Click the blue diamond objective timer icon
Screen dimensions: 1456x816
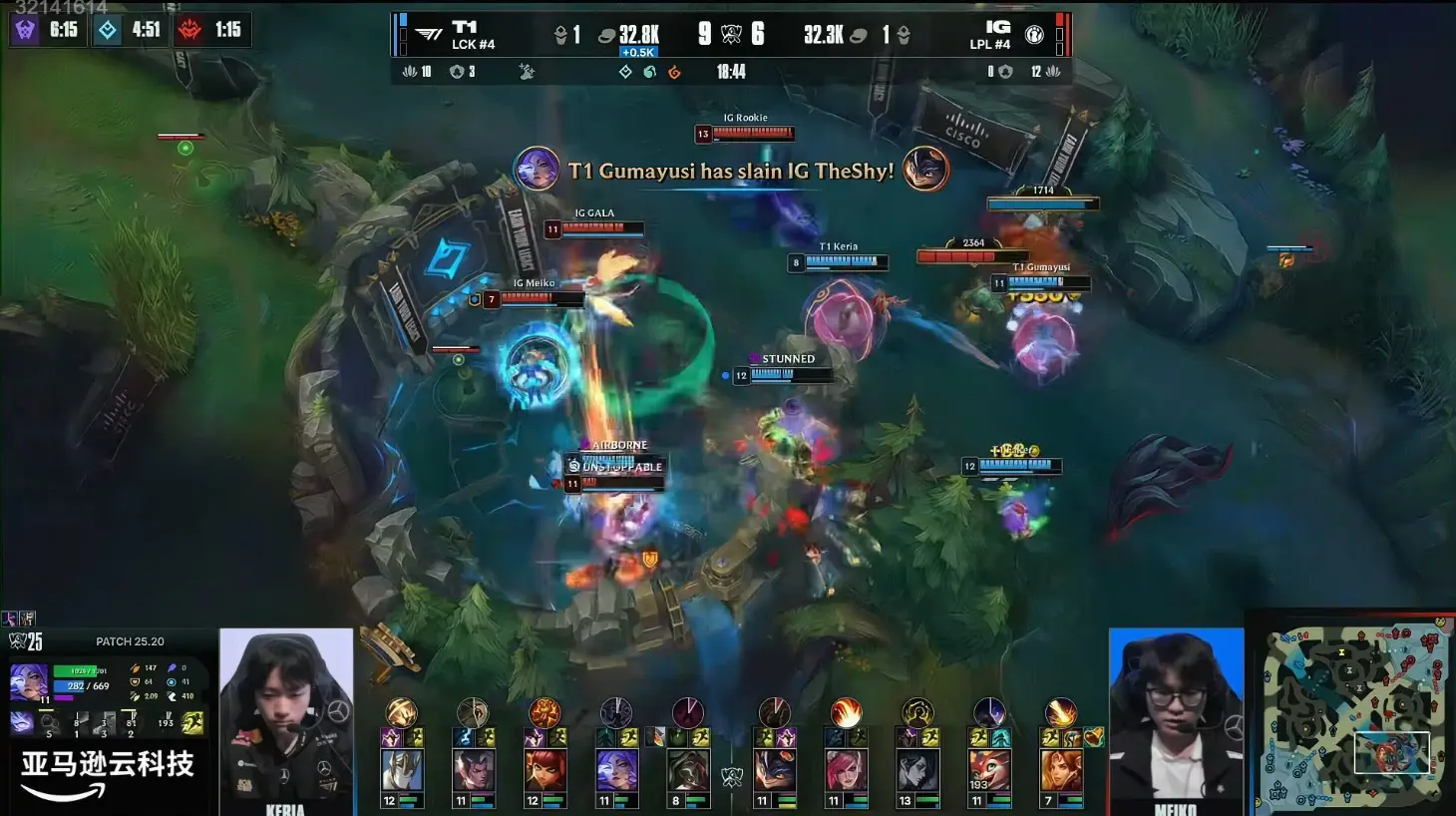(x=108, y=30)
